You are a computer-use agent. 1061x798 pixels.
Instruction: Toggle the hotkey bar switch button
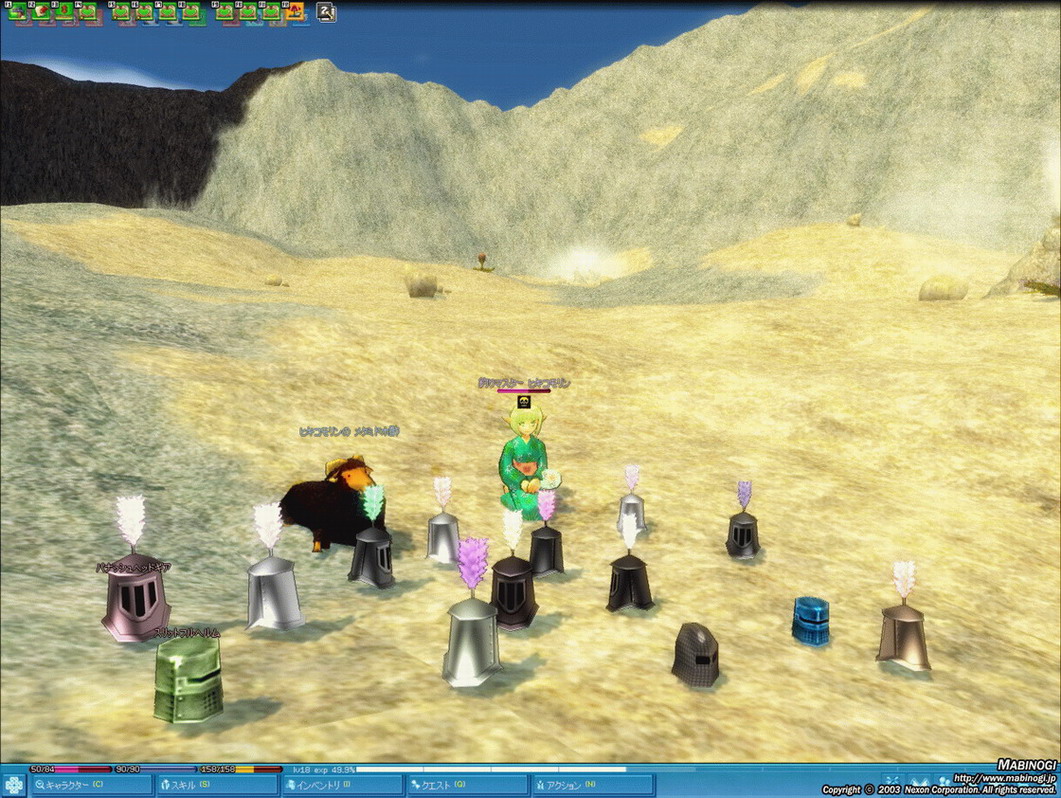(325, 13)
